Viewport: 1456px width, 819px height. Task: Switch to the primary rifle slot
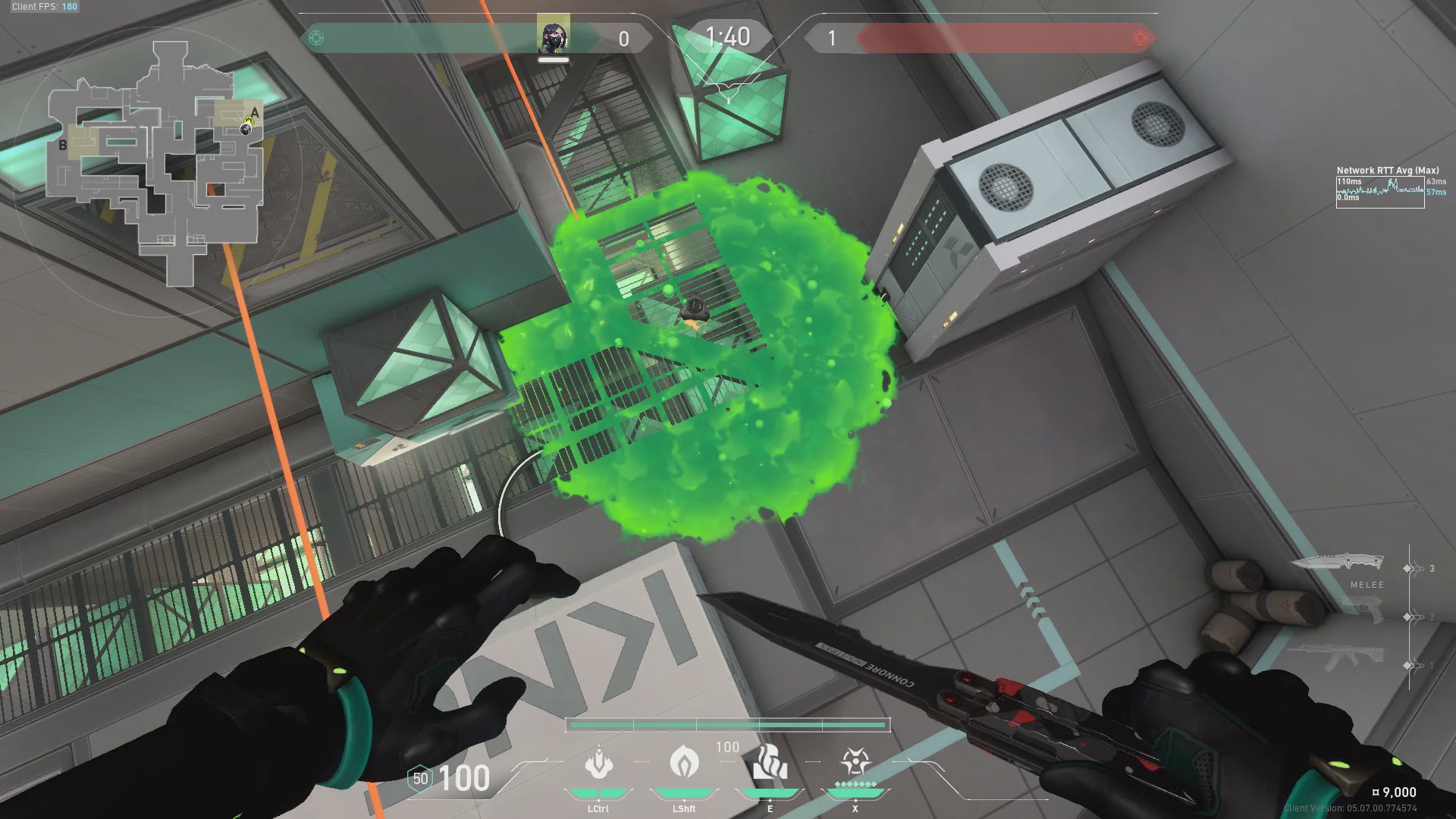[1336, 655]
